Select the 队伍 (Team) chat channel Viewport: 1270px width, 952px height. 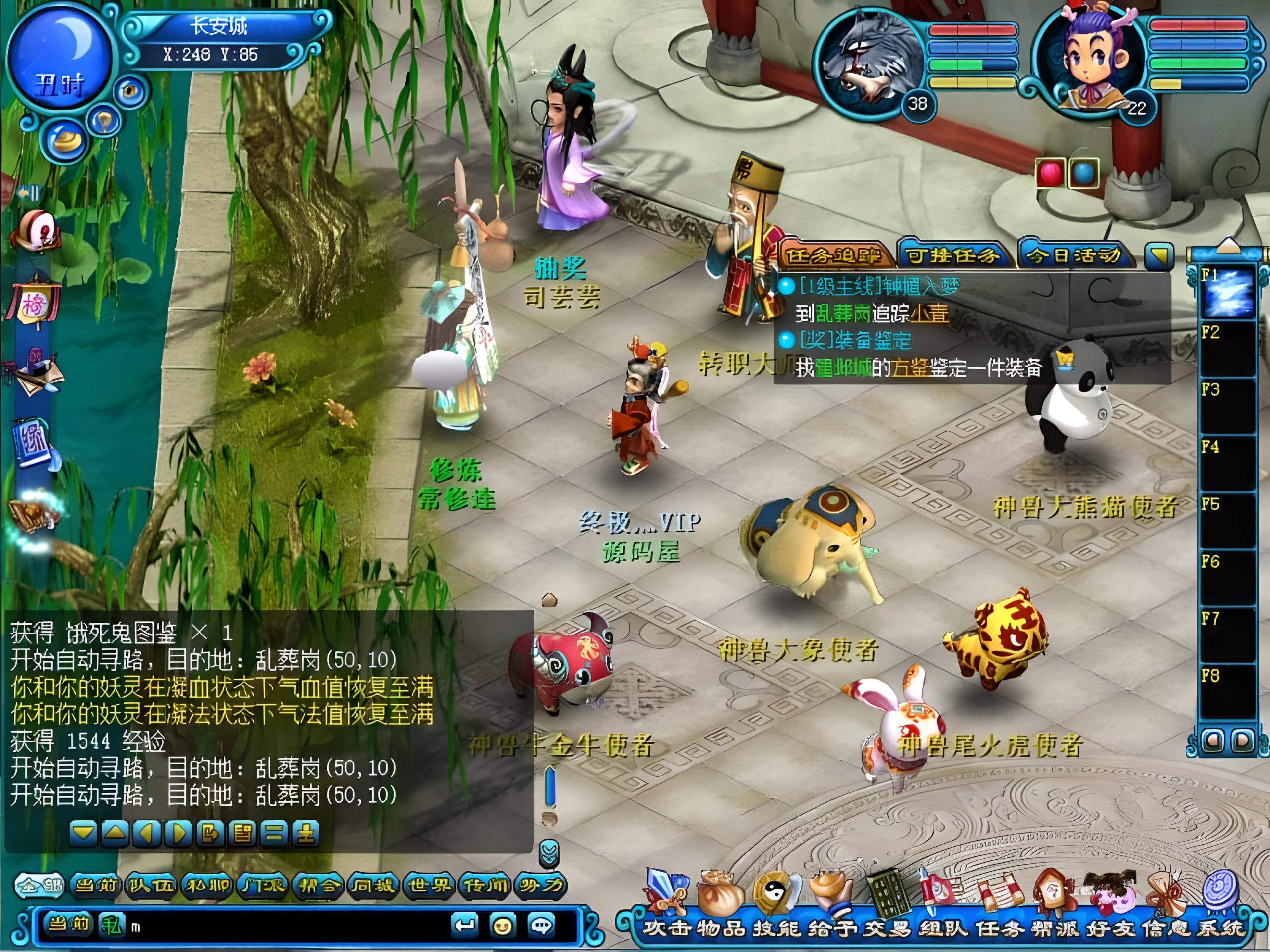coord(150,885)
